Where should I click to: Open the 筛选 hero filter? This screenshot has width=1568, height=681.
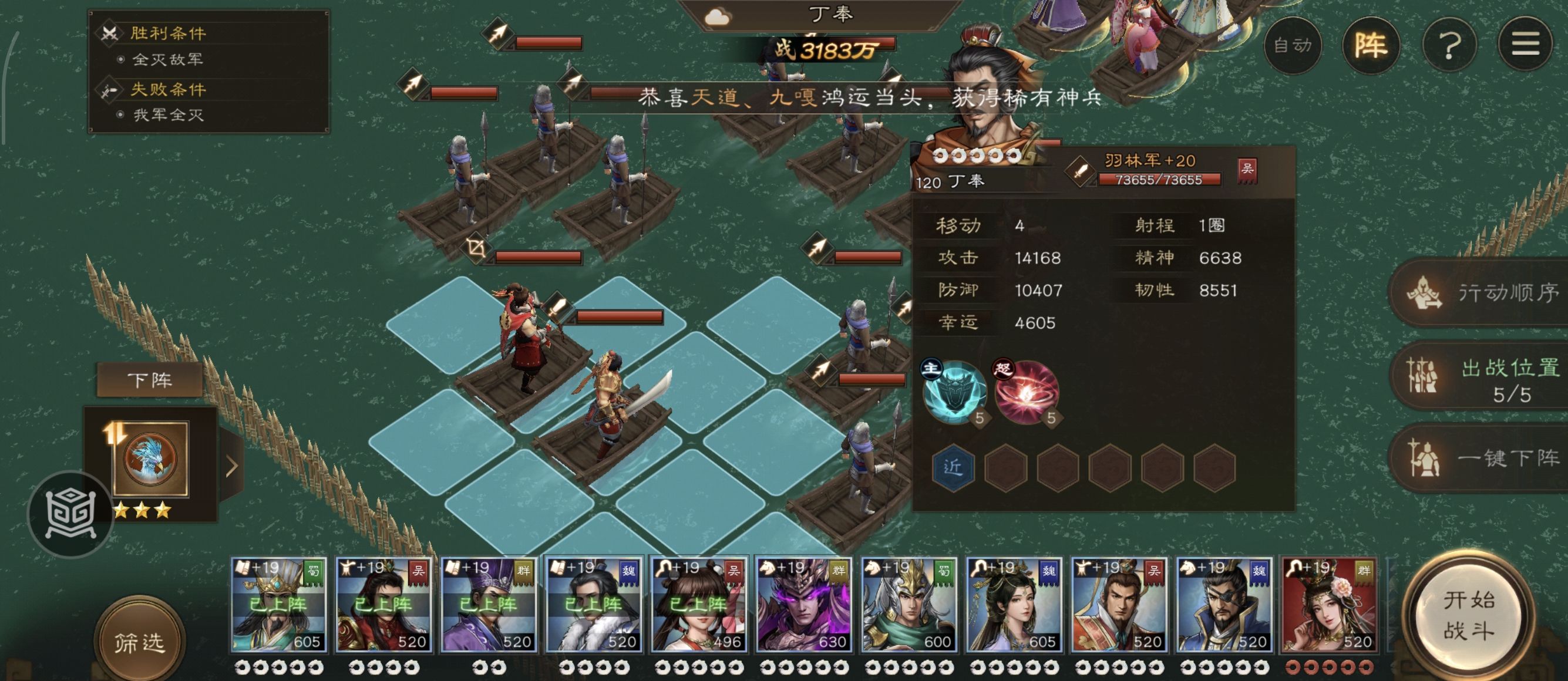(x=139, y=643)
